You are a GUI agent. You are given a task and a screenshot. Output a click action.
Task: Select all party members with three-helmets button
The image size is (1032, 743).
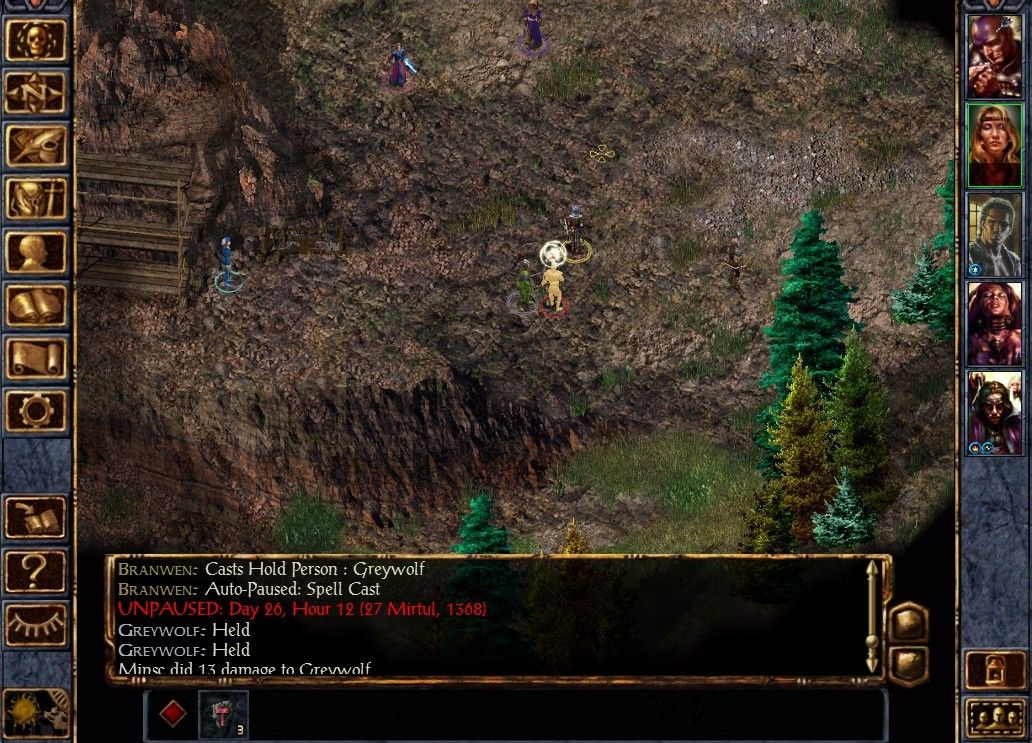(x=994, y=718)
